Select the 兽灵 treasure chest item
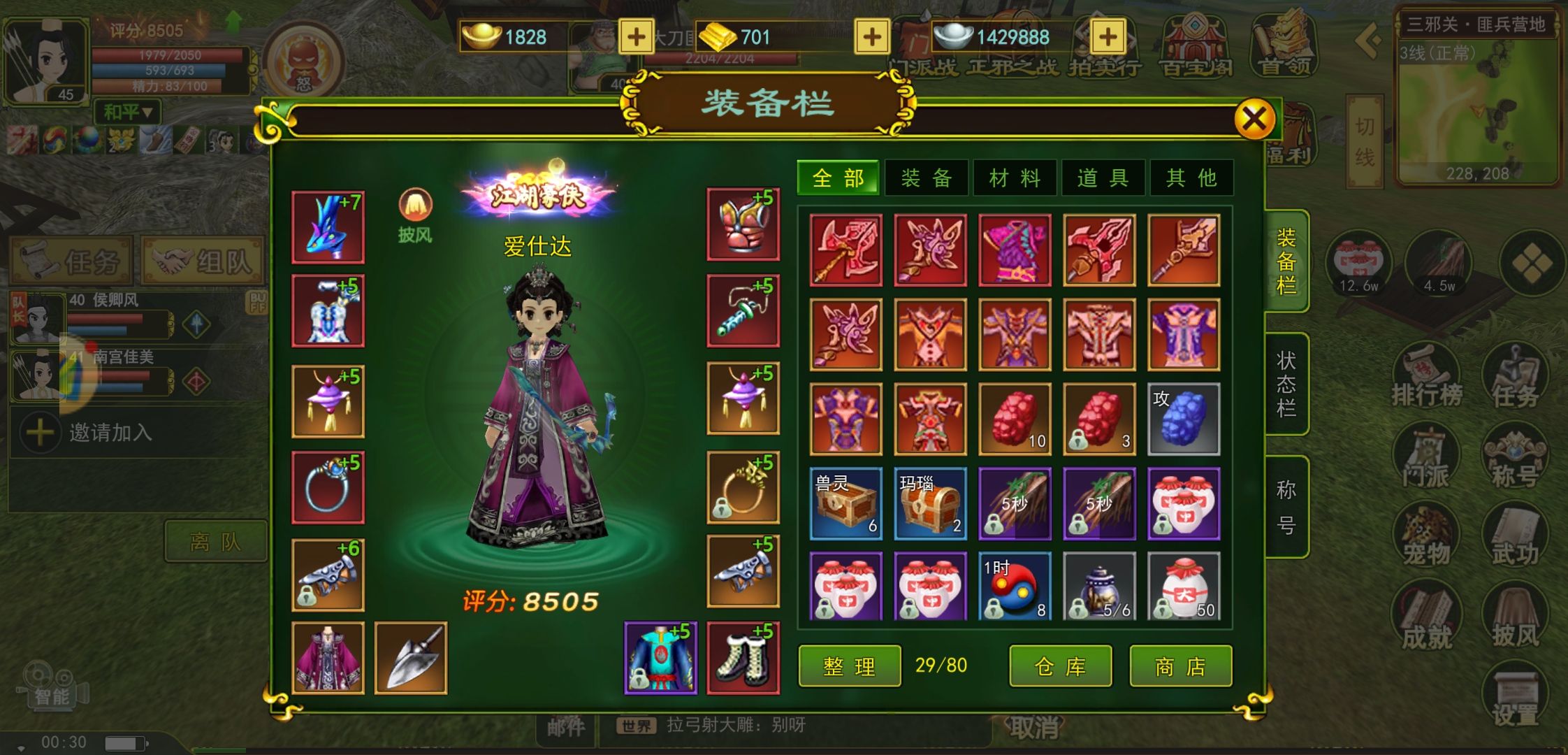The image size is (1568, 755). click(x=845, y=503)
